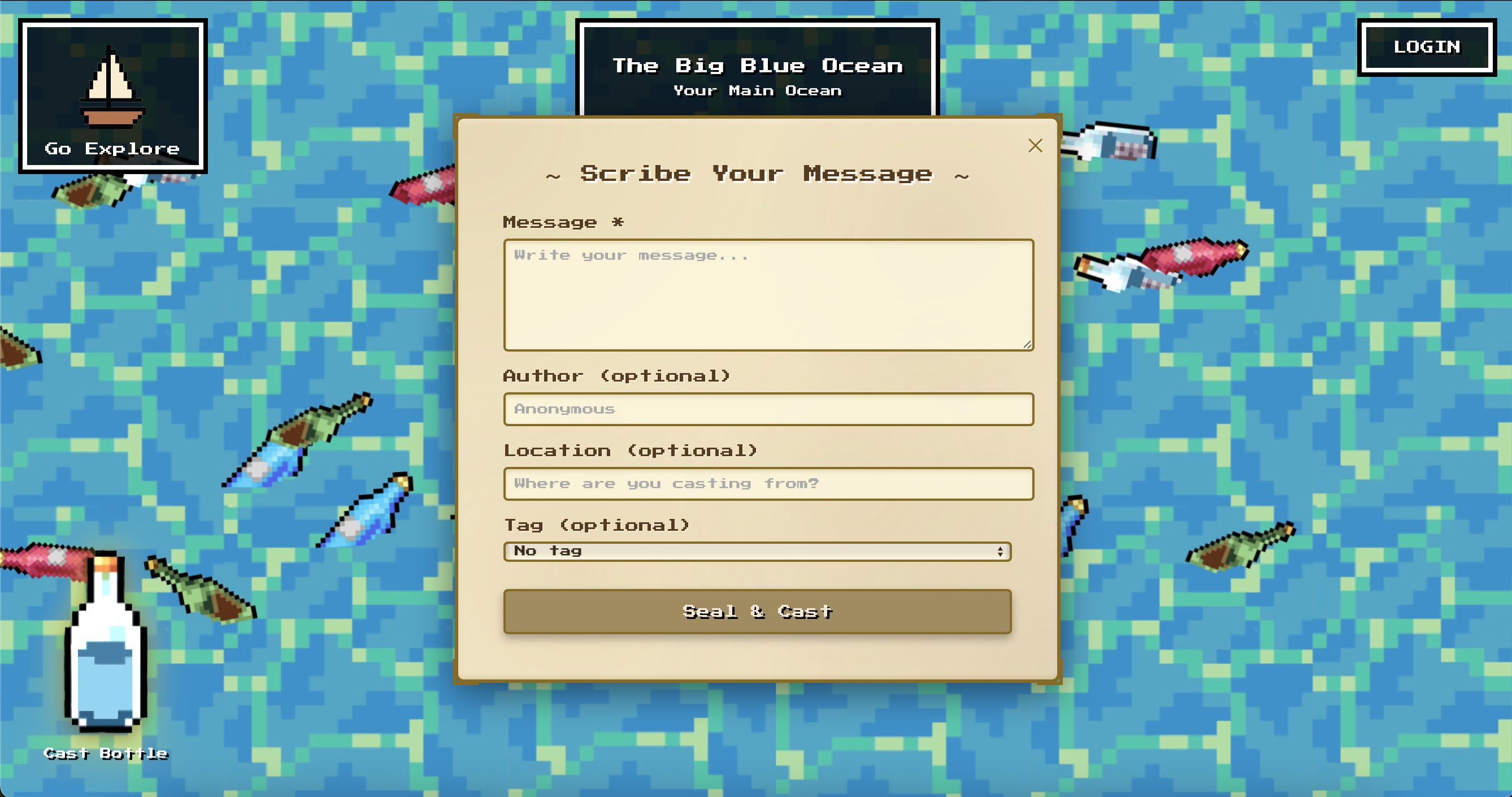Image resolution: width=1512 pixels, height=797 pixels.
Task: Click the Anonymous author field
Action: click(x=767, y=409)
